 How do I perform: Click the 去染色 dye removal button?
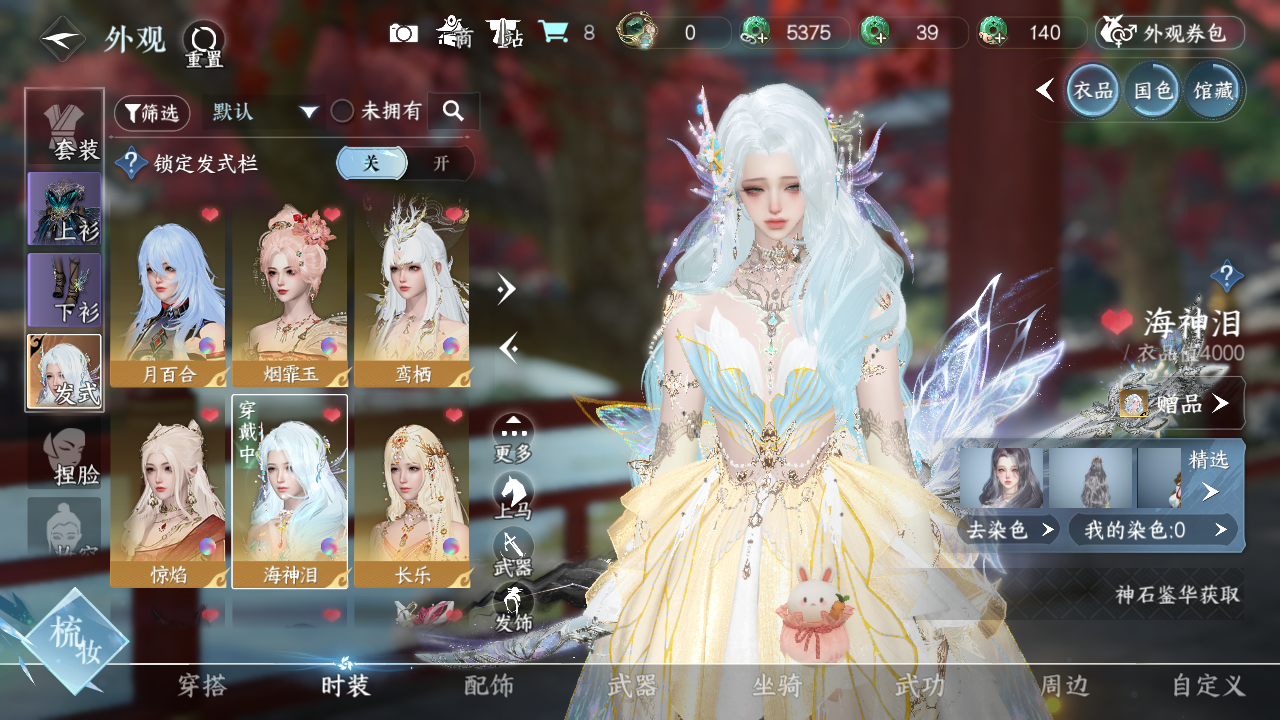pos(1009,530)
